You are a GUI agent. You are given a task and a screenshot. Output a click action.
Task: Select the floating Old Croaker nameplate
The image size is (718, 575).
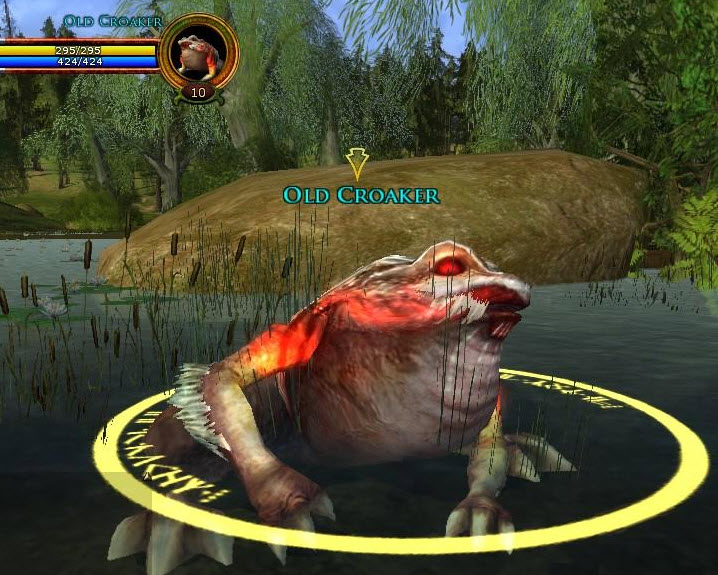(x=361, y=195)
